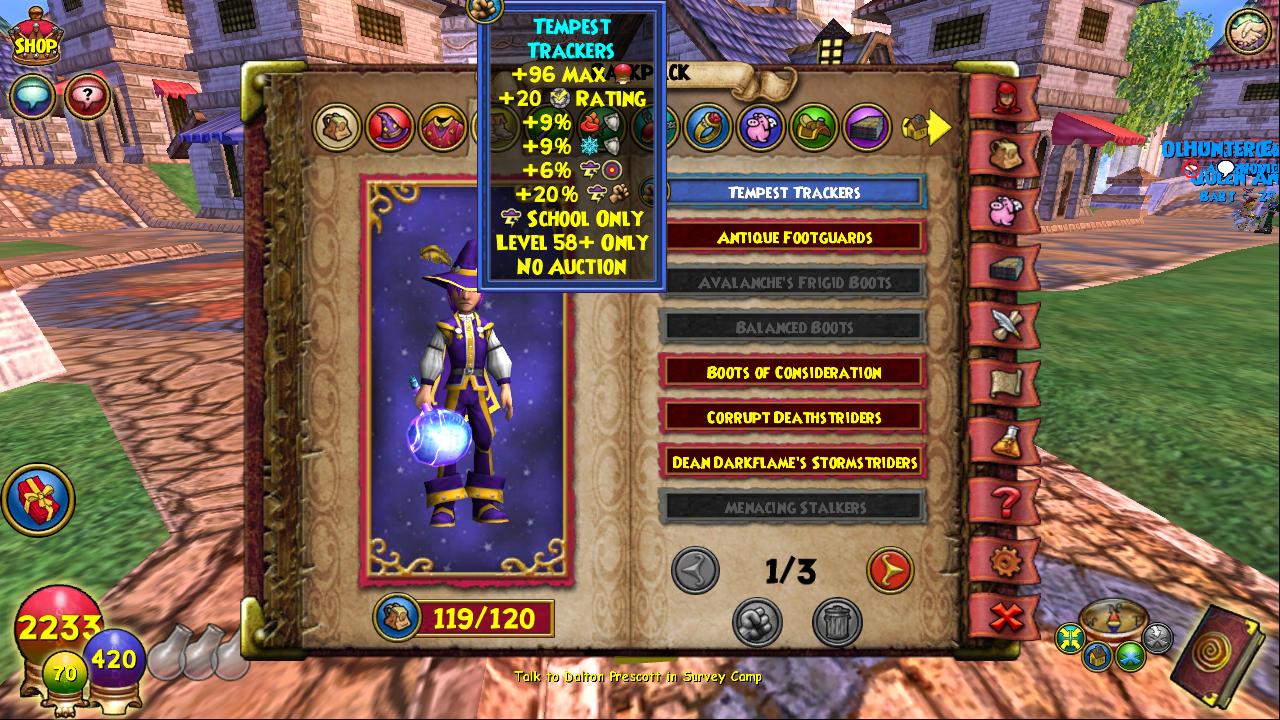Screen dimensions: 1280x720
Task: Go to the next backpack page
Action: (889, 571)
